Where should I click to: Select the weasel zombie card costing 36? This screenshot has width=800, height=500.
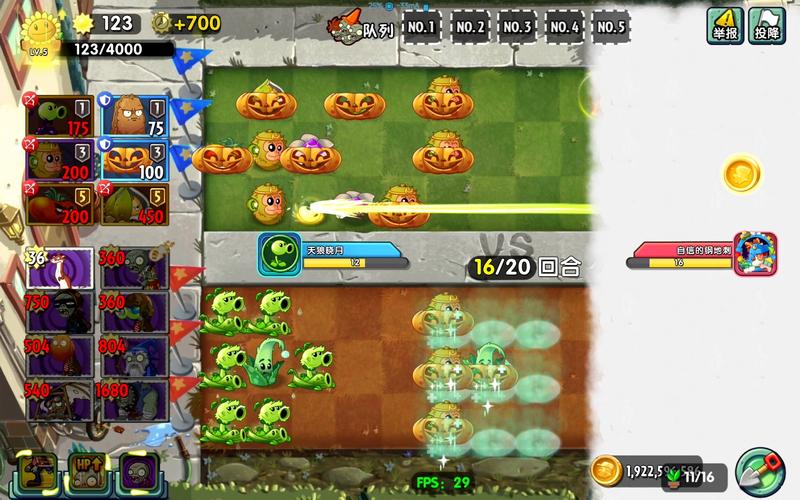tap(60, 269)
